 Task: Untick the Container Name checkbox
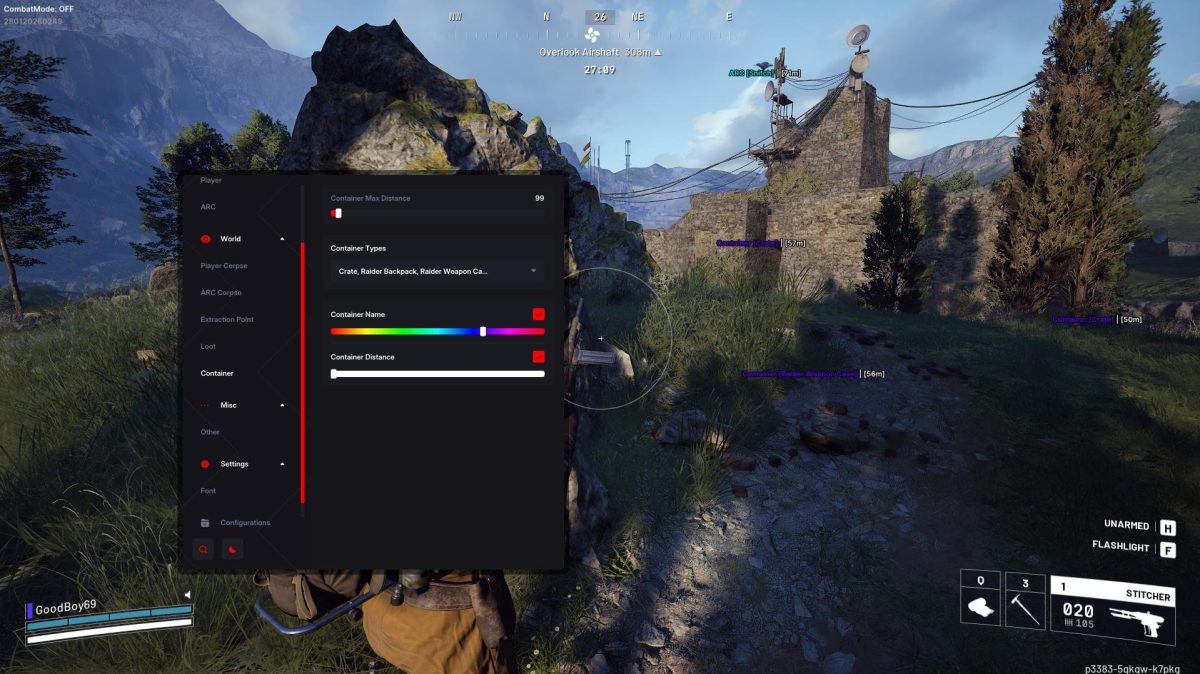pyautogui.click(x=538, y=314)
